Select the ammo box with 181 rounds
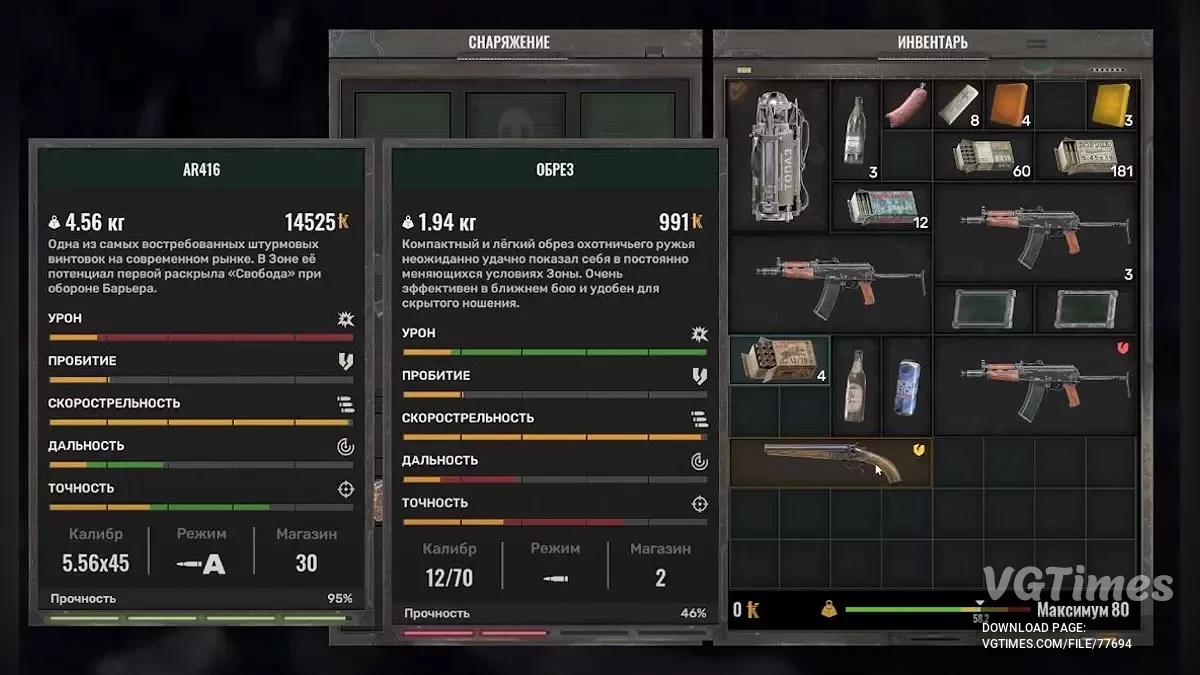 point(1085,156)
